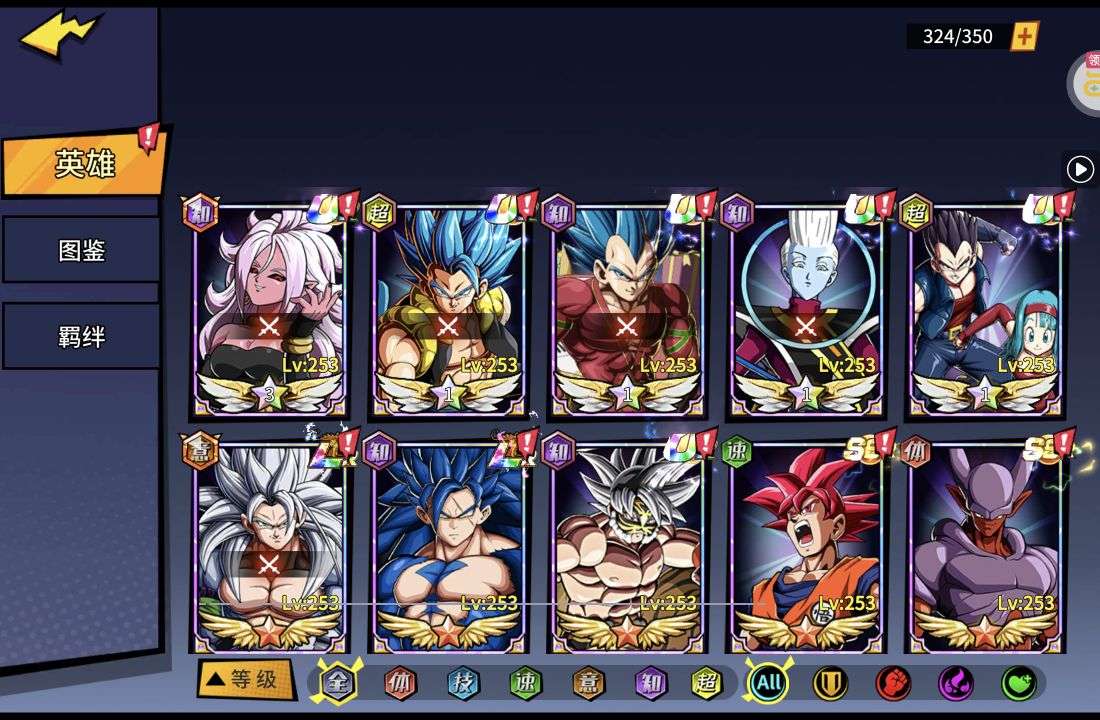The height and width of the screenshot is (720, 1100).
Task: Switch to the 羁绊 bonds tab
Action: 81,336
